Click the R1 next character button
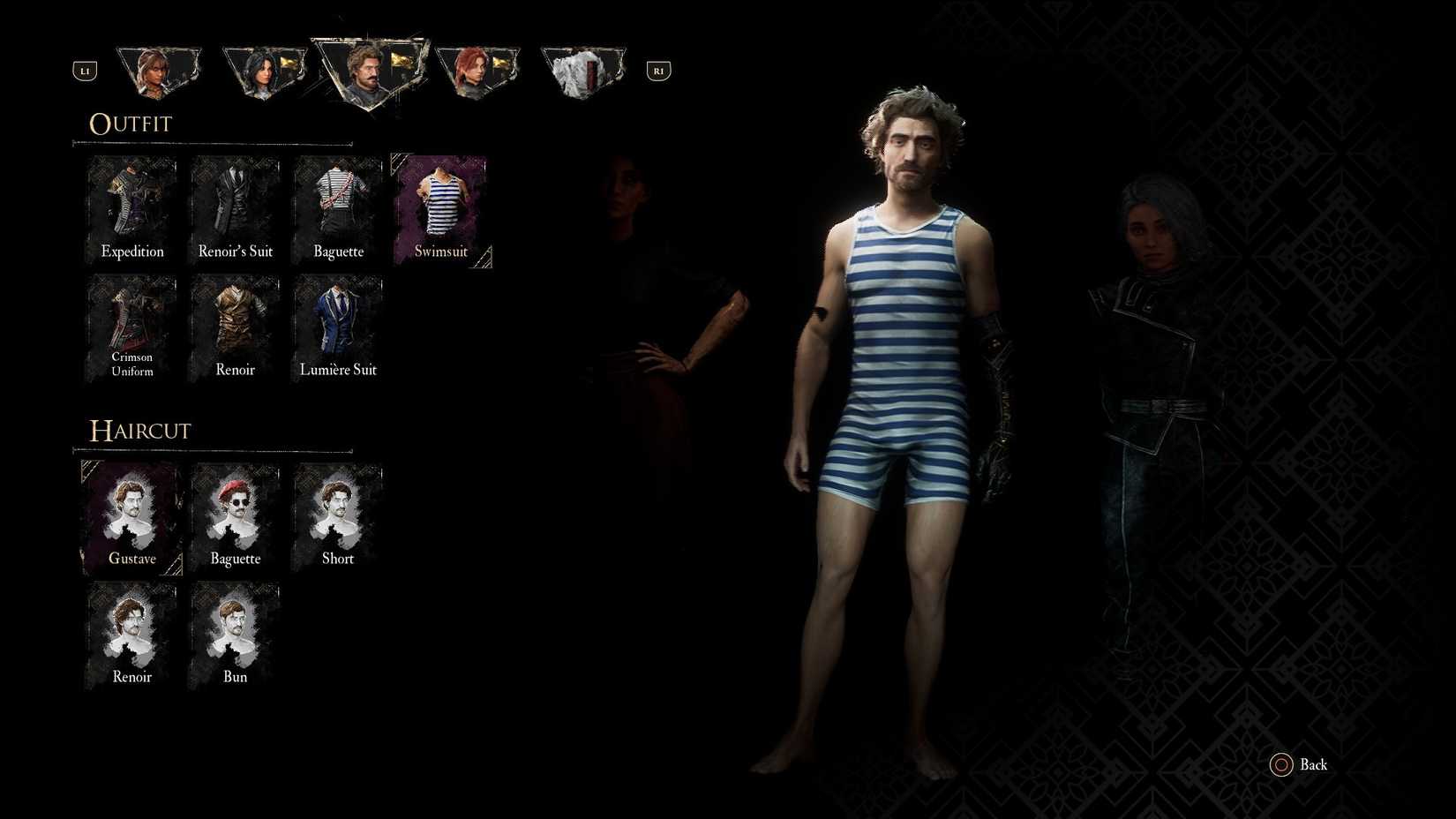Image resolution: width=1456 pixels, height=819 pixels. 657,70
